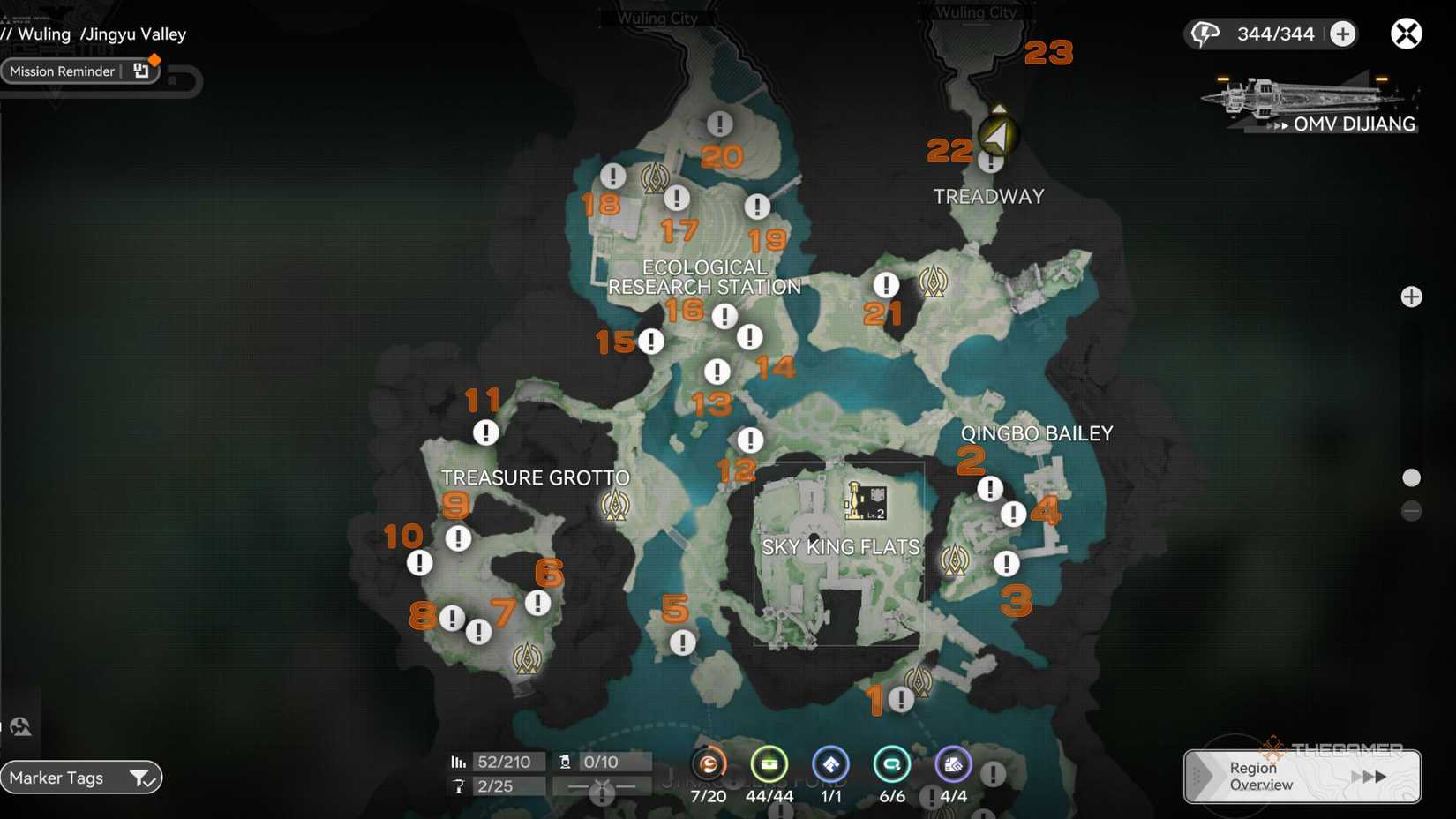This screenshot has height=819, width=1456.
Task: Open the Mission Reminder panel
Action: click(x=62, y=71)
